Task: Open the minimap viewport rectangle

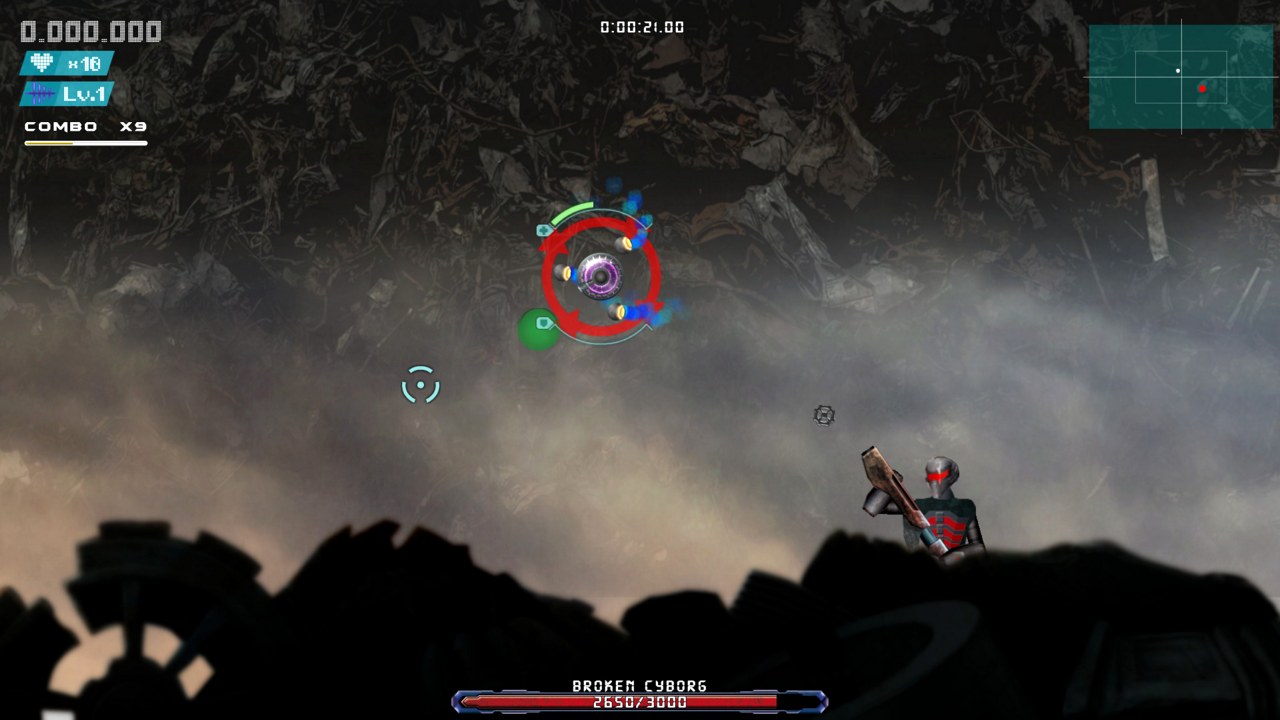Action: (x=1180, y=80)
